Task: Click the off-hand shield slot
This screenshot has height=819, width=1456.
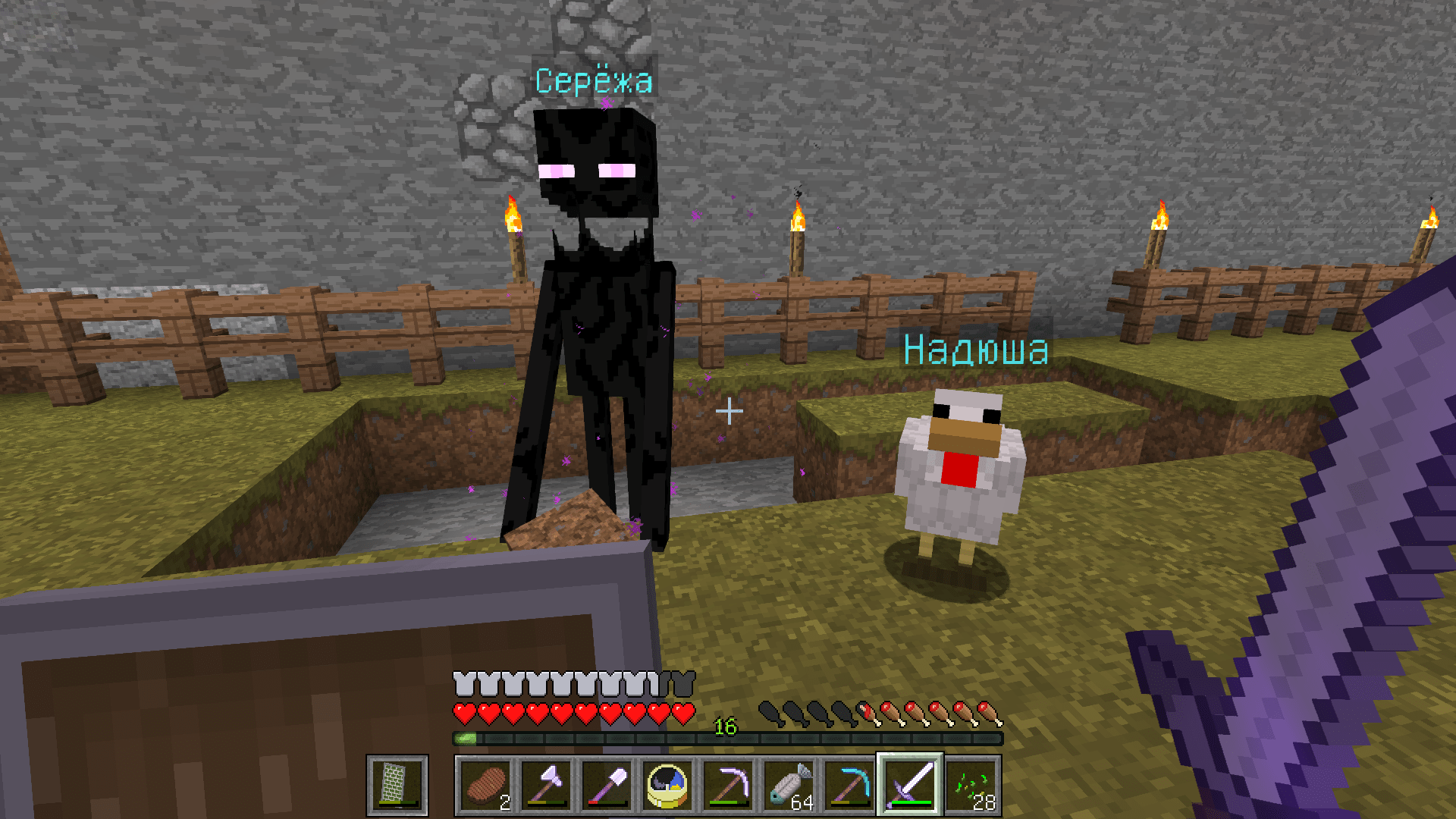Action: 397,785
